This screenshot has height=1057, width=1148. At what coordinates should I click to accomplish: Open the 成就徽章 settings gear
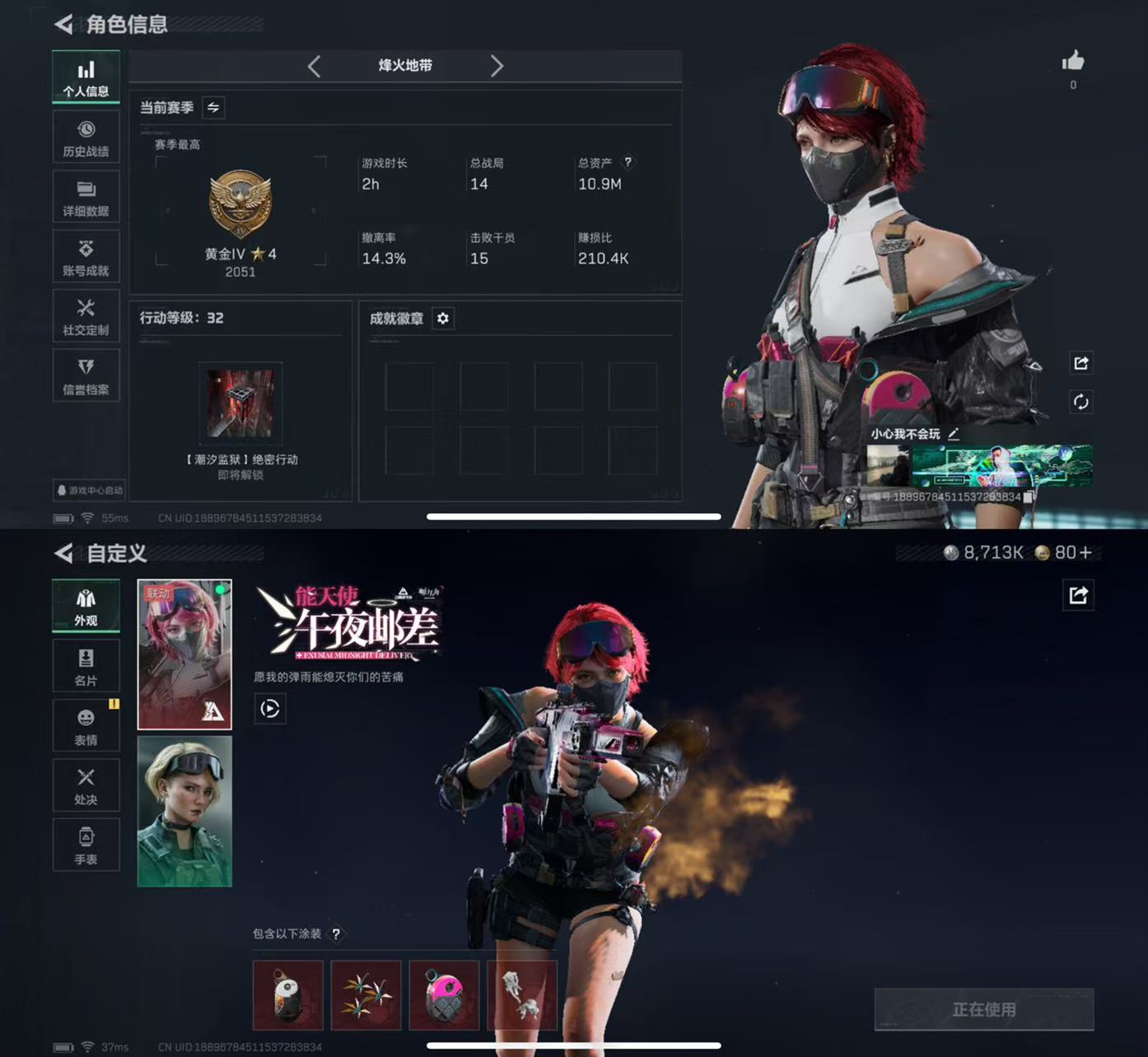pyautogui.click(x=443, y=319)
